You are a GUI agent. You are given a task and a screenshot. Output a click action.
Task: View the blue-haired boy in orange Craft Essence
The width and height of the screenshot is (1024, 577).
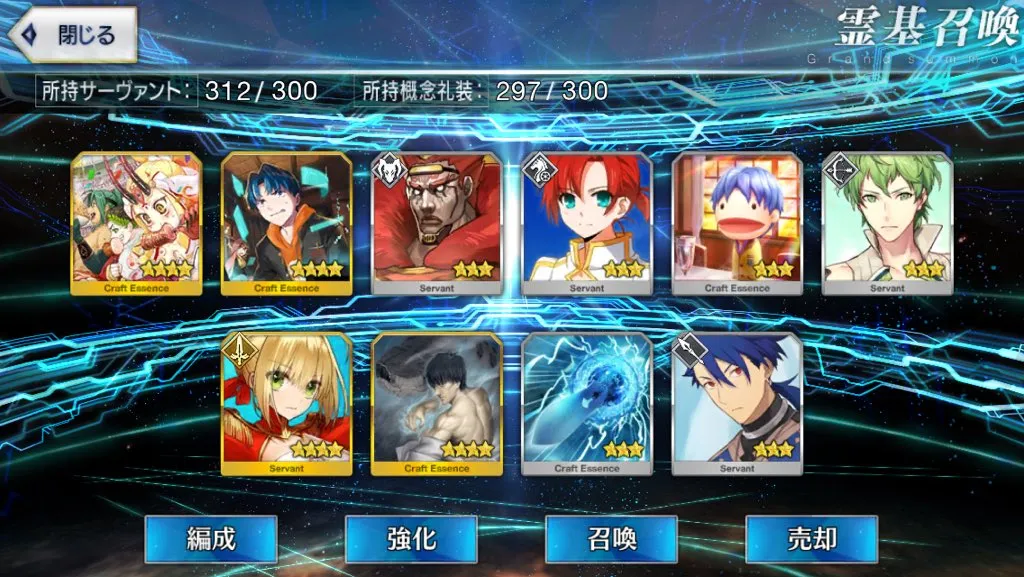coord(286,223)
